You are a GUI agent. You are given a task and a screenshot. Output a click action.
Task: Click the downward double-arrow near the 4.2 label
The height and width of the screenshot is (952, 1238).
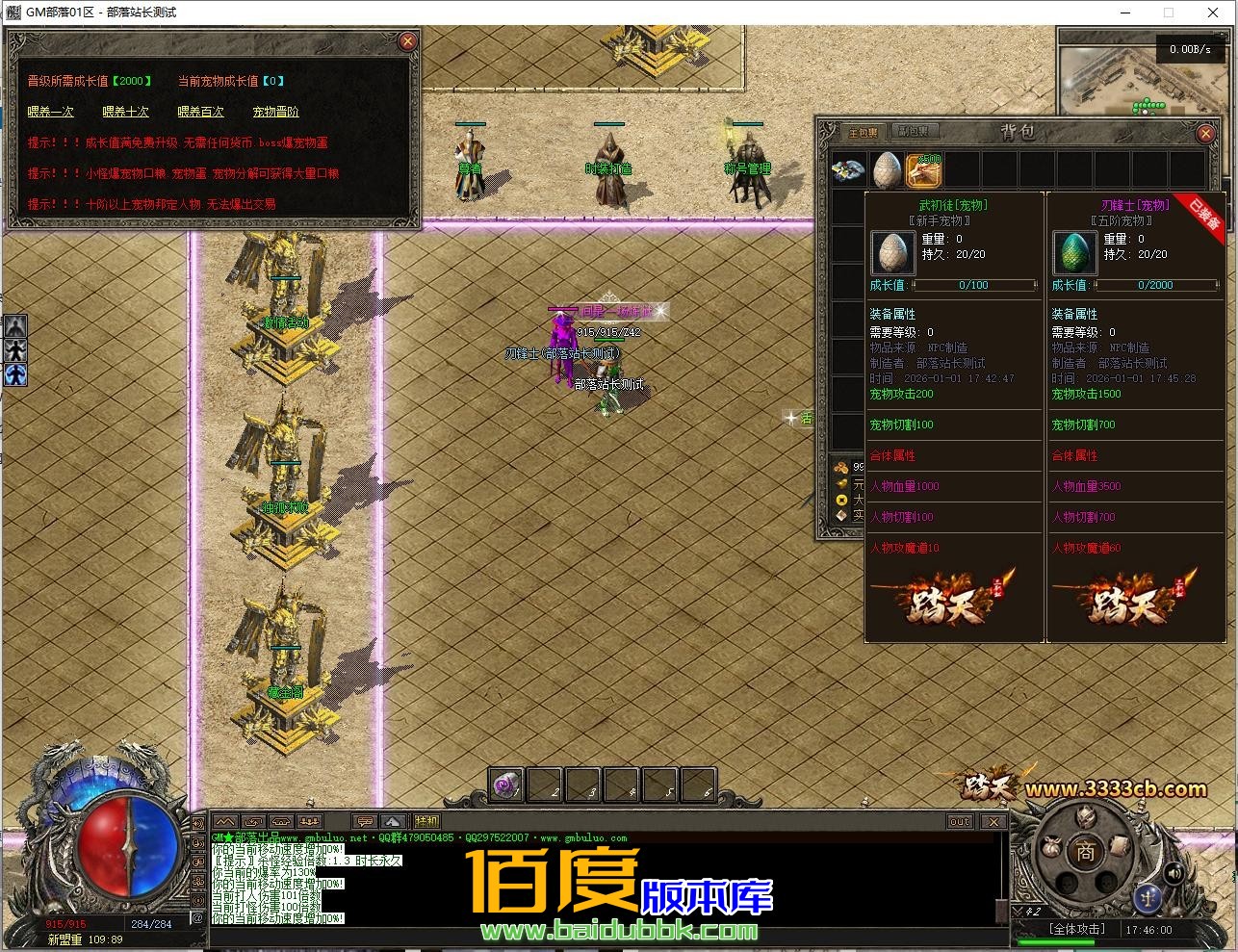[x=1018, y=911]
